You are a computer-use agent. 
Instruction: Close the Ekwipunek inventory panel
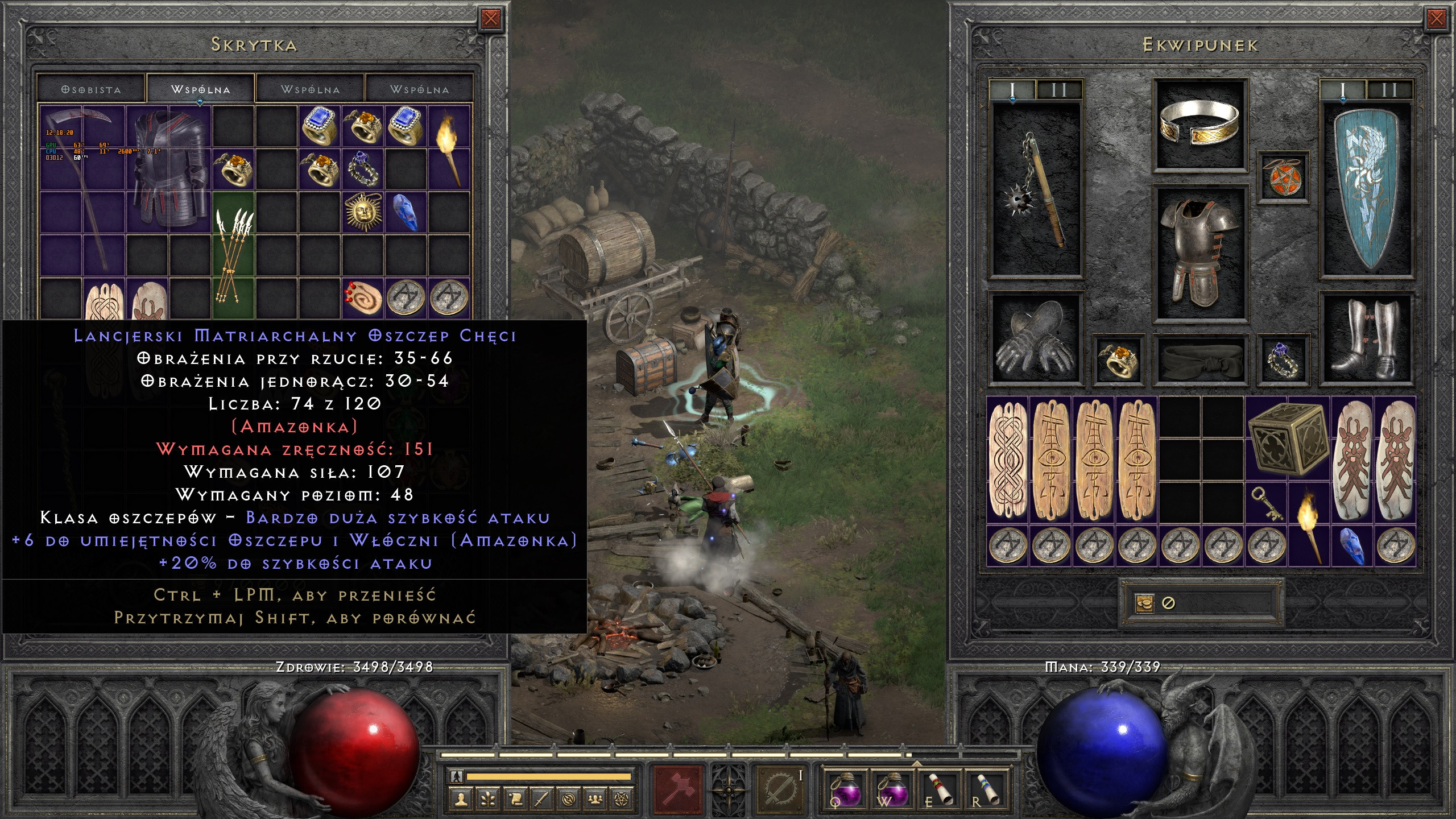pyautogui.click(x=1436, y=19)
